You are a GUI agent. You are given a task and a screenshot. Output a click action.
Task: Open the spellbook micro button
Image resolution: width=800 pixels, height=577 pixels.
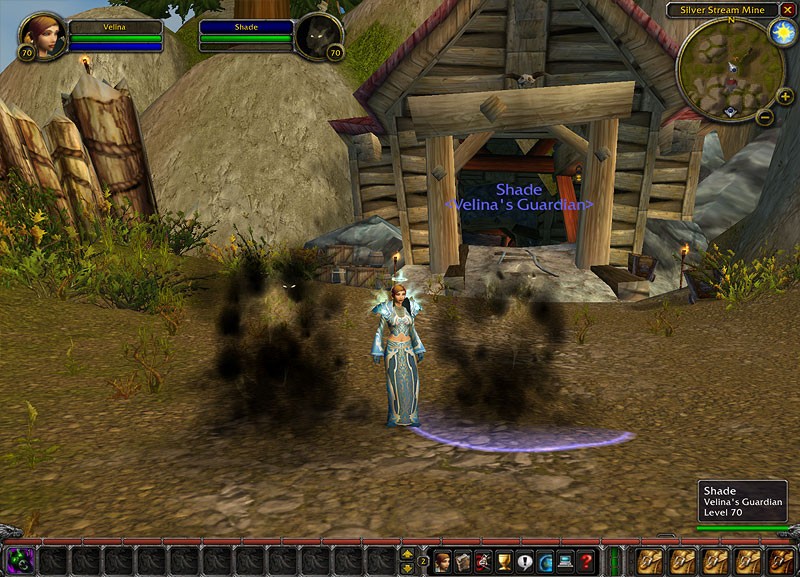[x=462, y=561]
